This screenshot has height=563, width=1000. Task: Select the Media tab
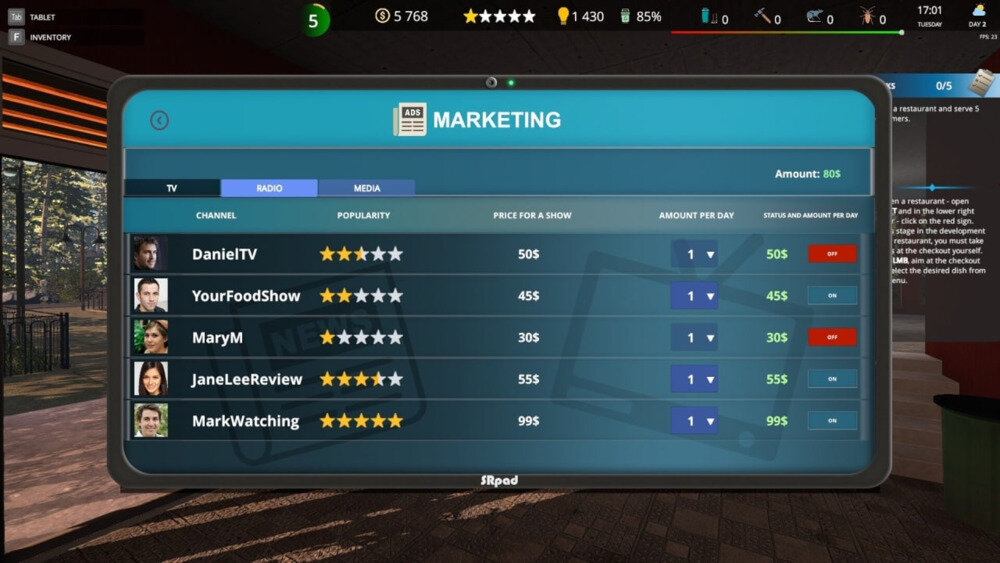[x=366, y=188]
